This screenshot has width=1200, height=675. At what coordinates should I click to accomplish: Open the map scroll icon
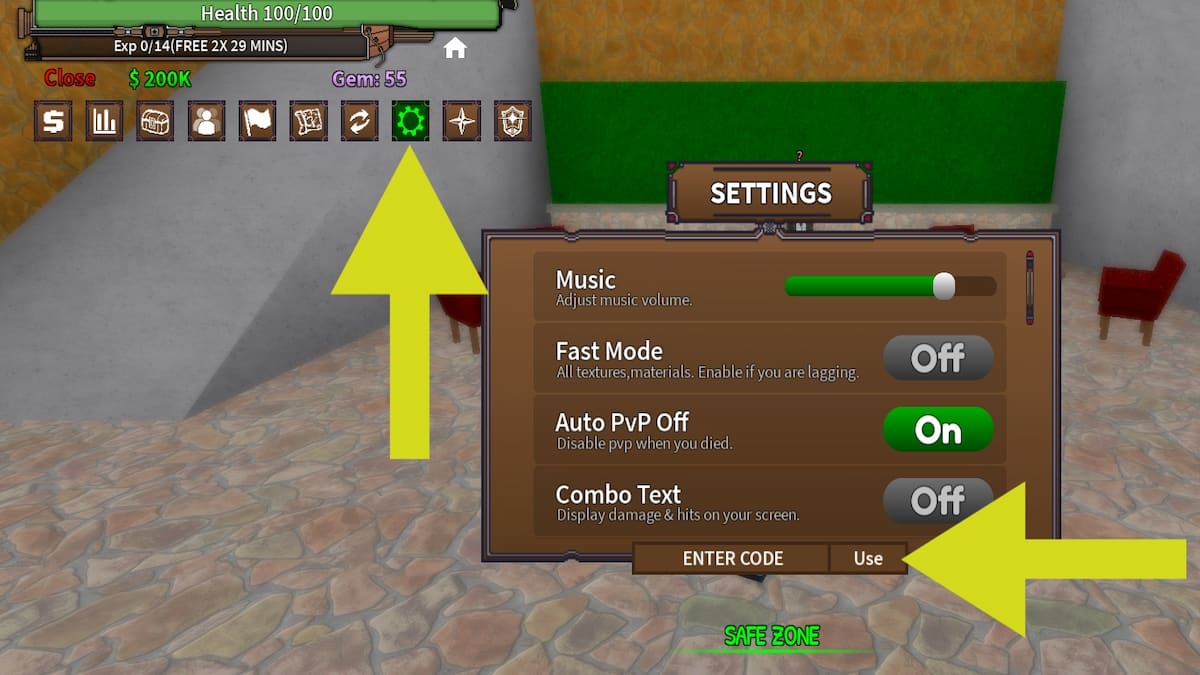[308, 121]
